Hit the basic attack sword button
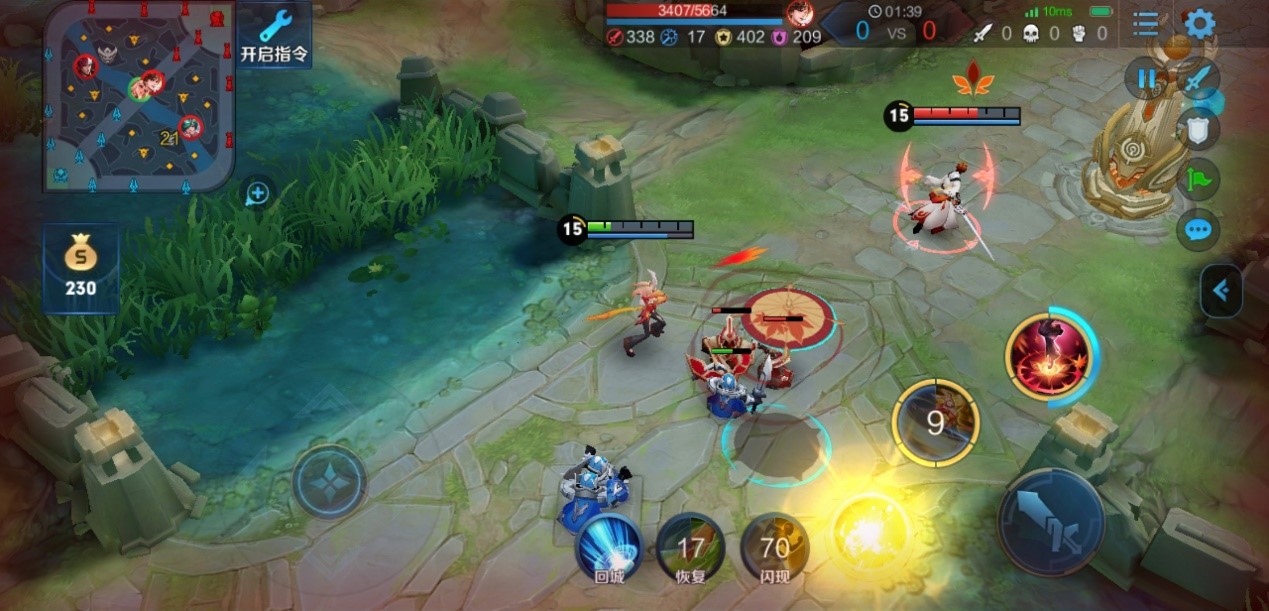The image size is (1269, 611). (x=1050, y=521)
